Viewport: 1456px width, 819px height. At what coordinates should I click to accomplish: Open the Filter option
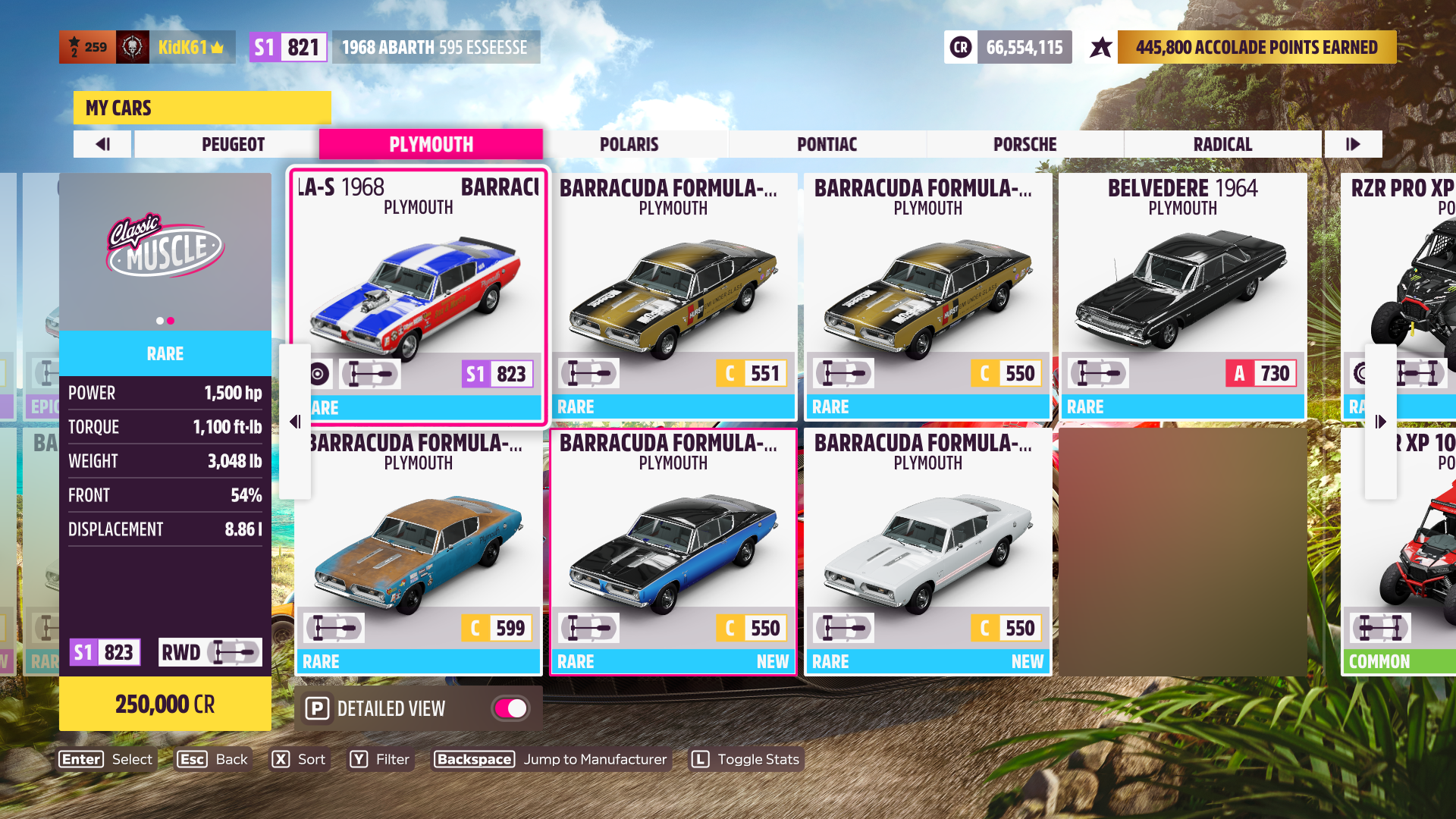[x=380, y=759]
